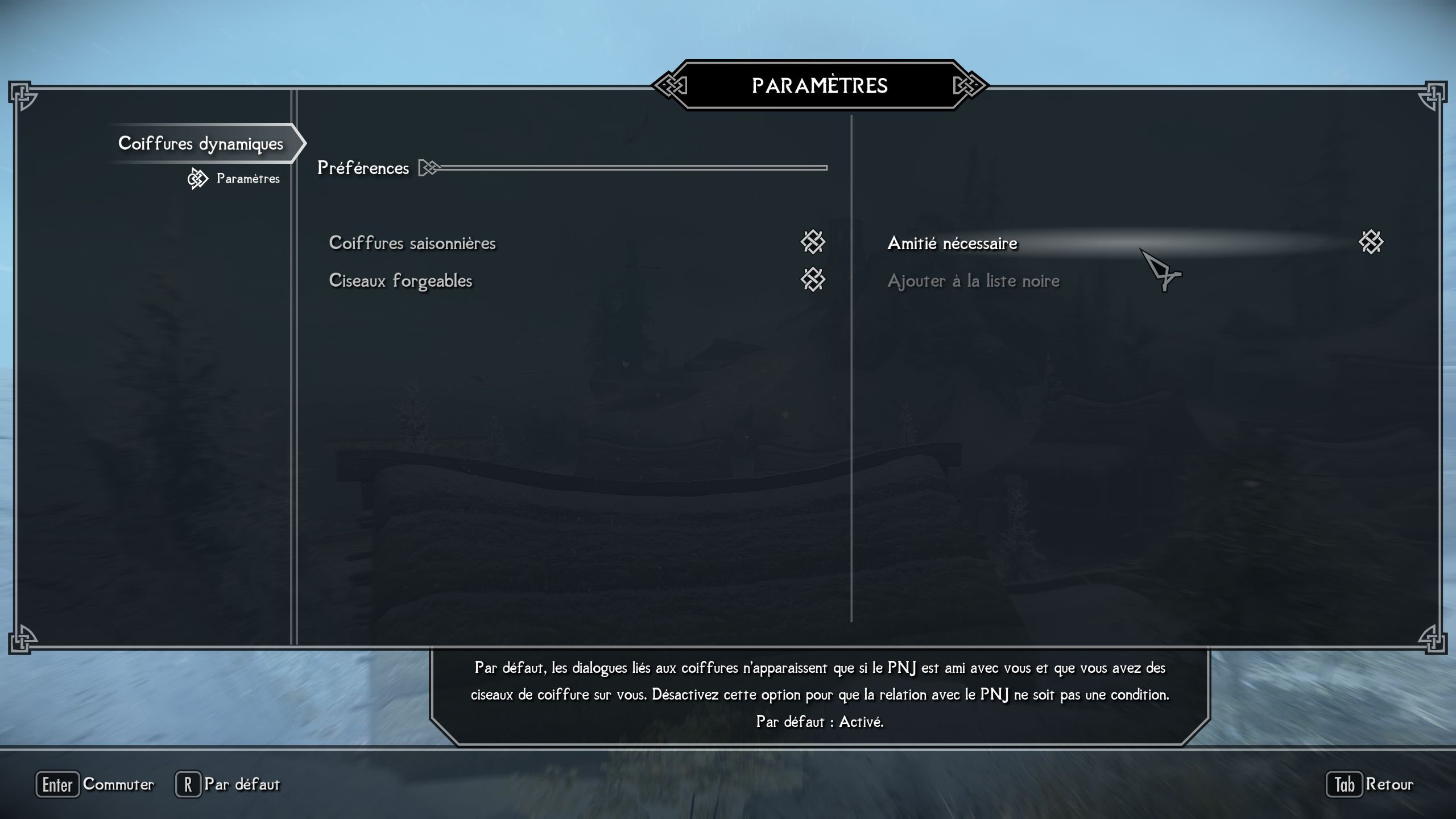Image resolution: width=1456 pixels, height=819 pixels.
Task: Open the Paramètres sub-page
Action: click(x=247, y=179)
